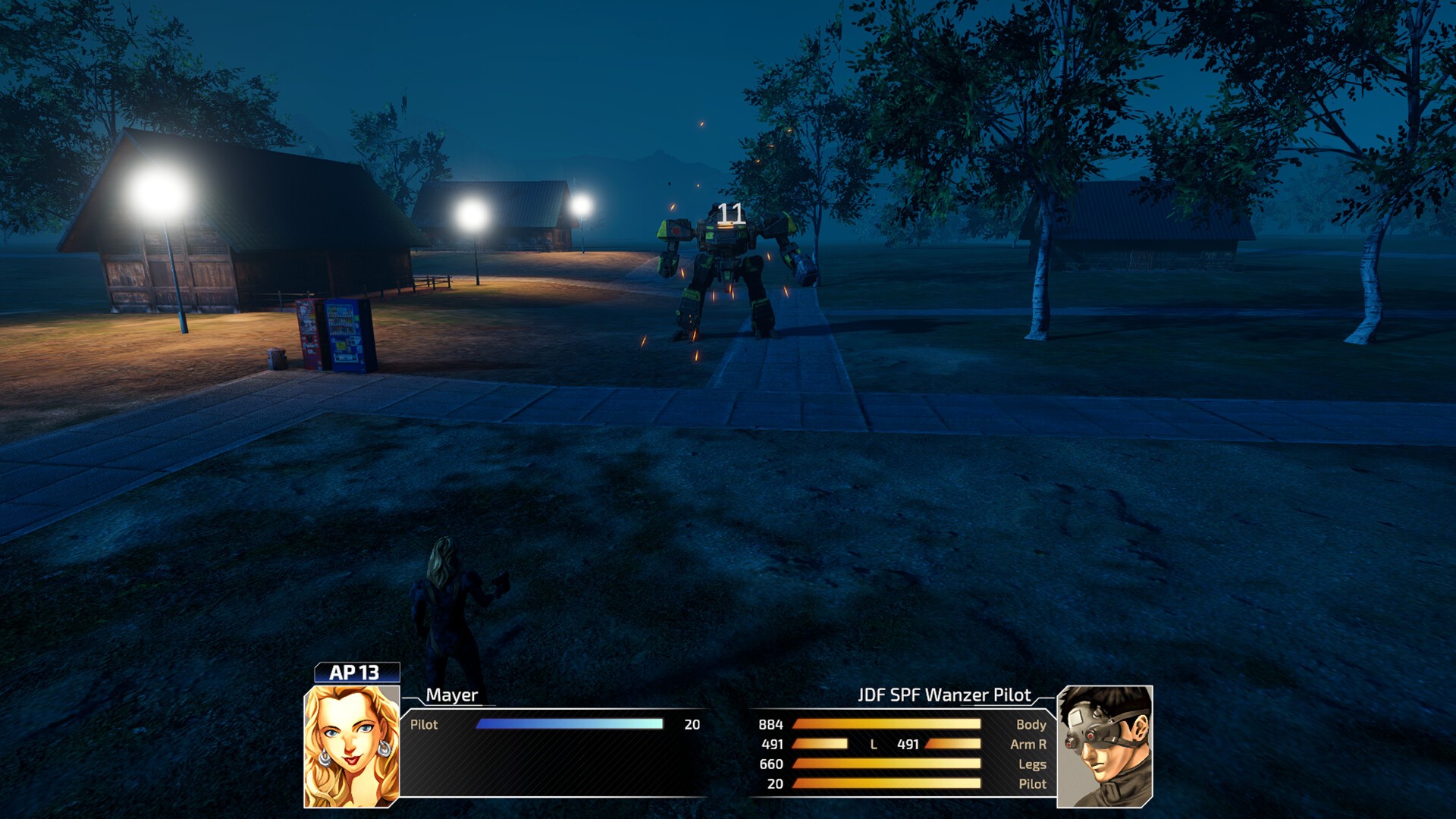Select the JDF SPF Wanzer Pilot portrait
1456x819 pixels.
[1104, 746]
